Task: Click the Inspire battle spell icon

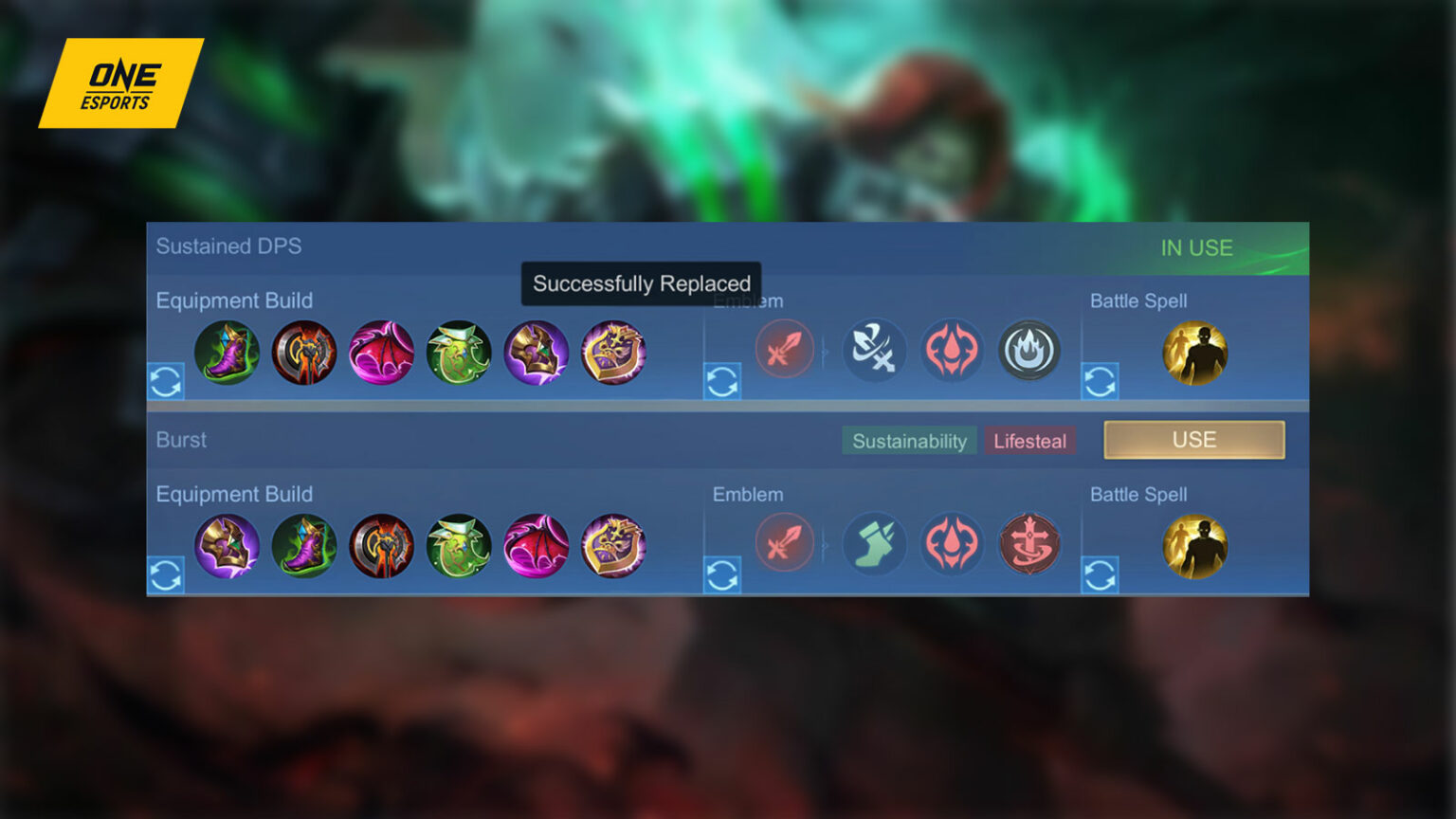Action: tap(1195, 353)
